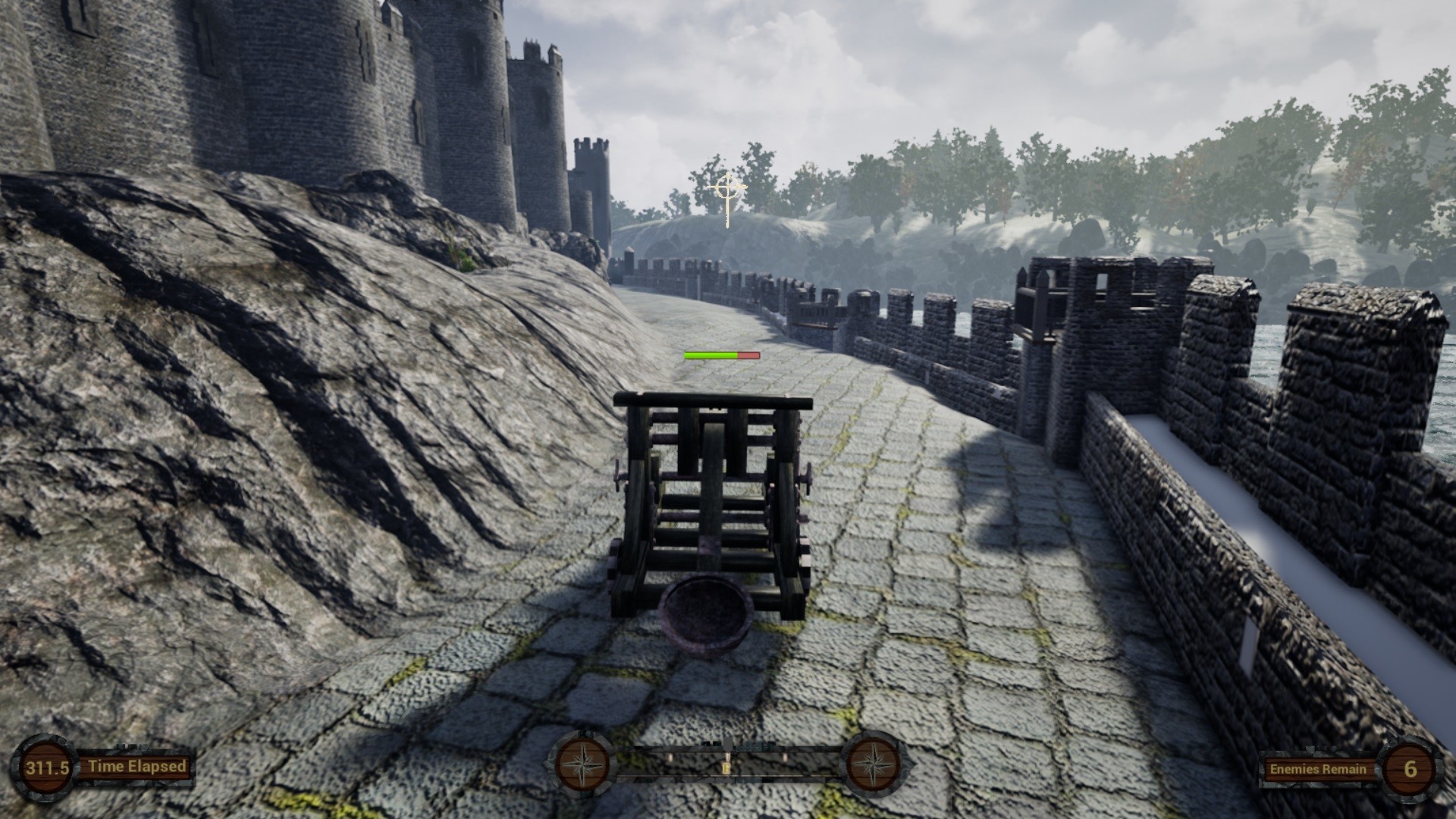Click the red segment of the health bar
The height and width of the screenshot is (819, 1456).
[746, 354]
